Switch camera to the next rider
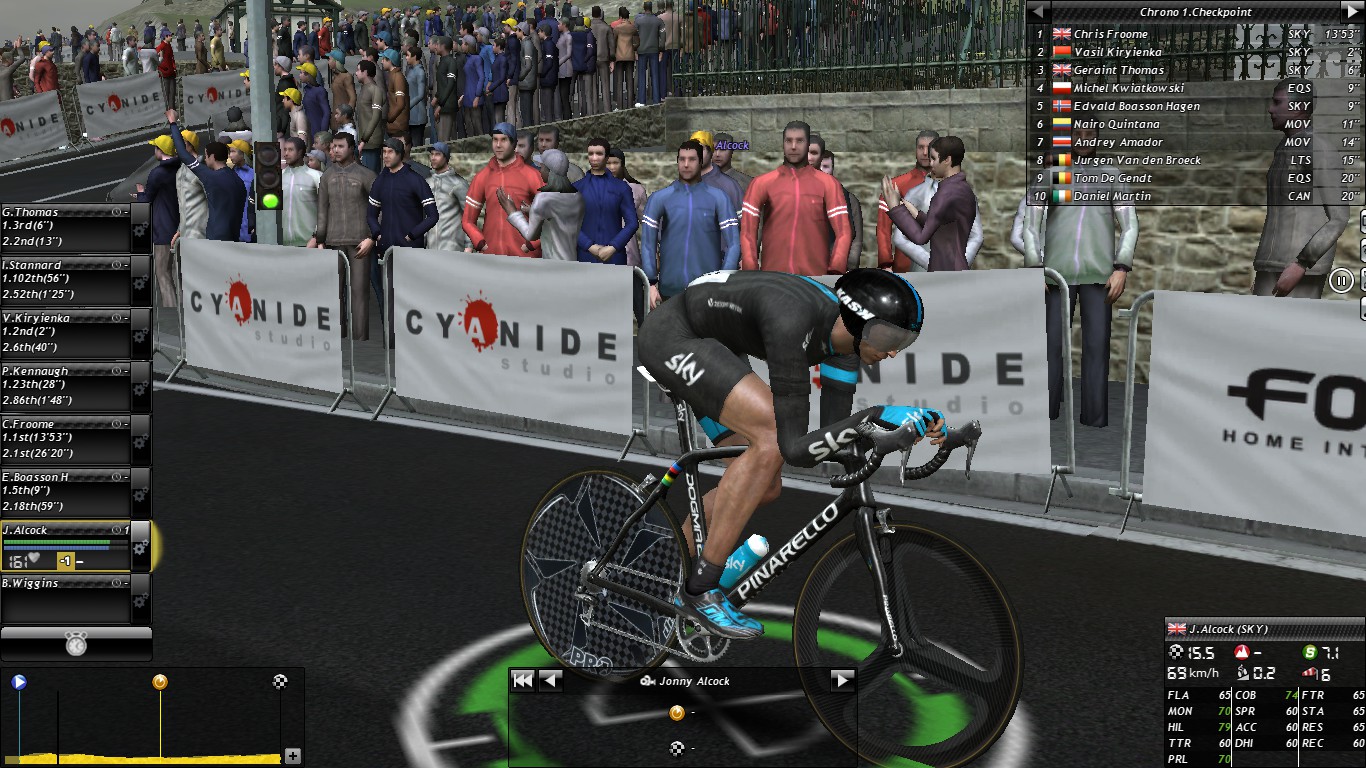 (x=842, y=681)
